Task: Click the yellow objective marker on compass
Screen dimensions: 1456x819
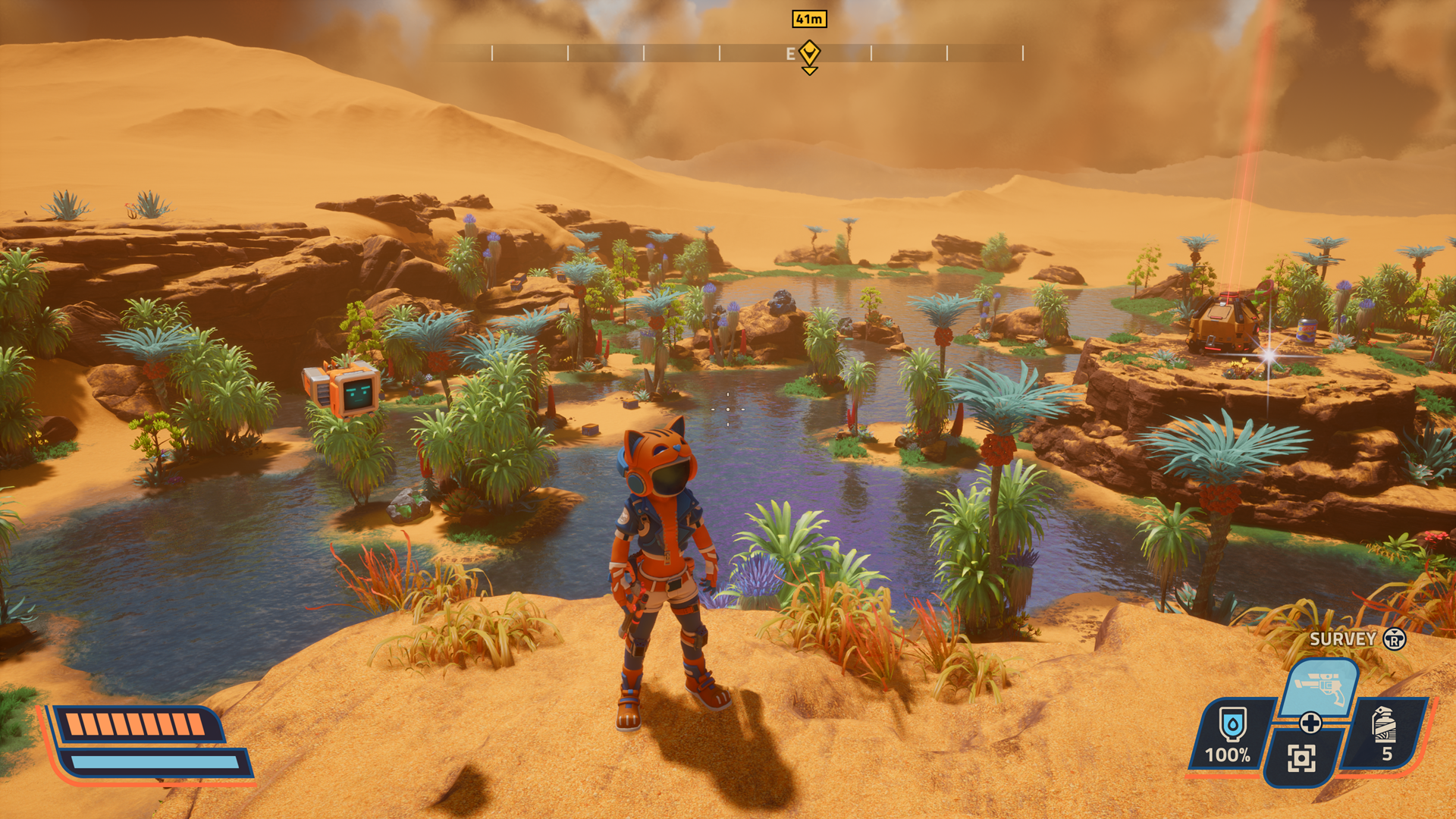Action: coord(809,54)
